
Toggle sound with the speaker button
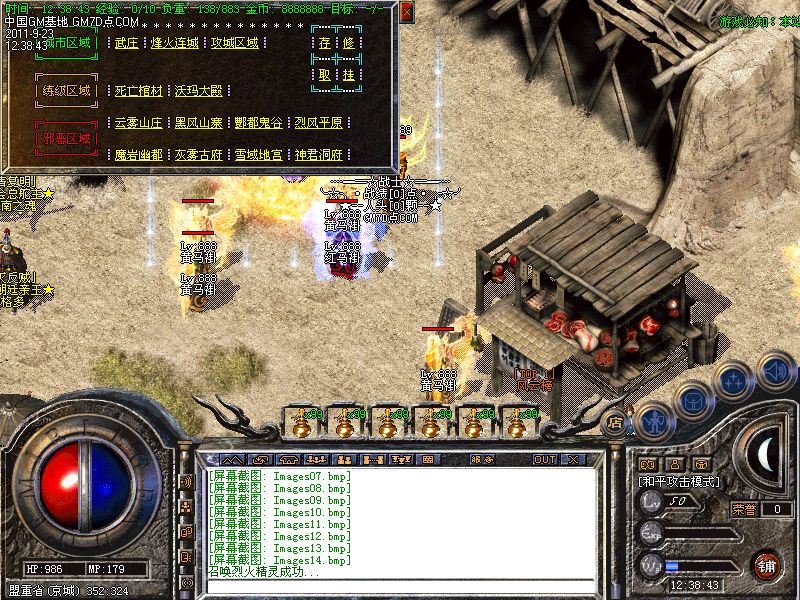pyautogui.click(x=775, y=370)
